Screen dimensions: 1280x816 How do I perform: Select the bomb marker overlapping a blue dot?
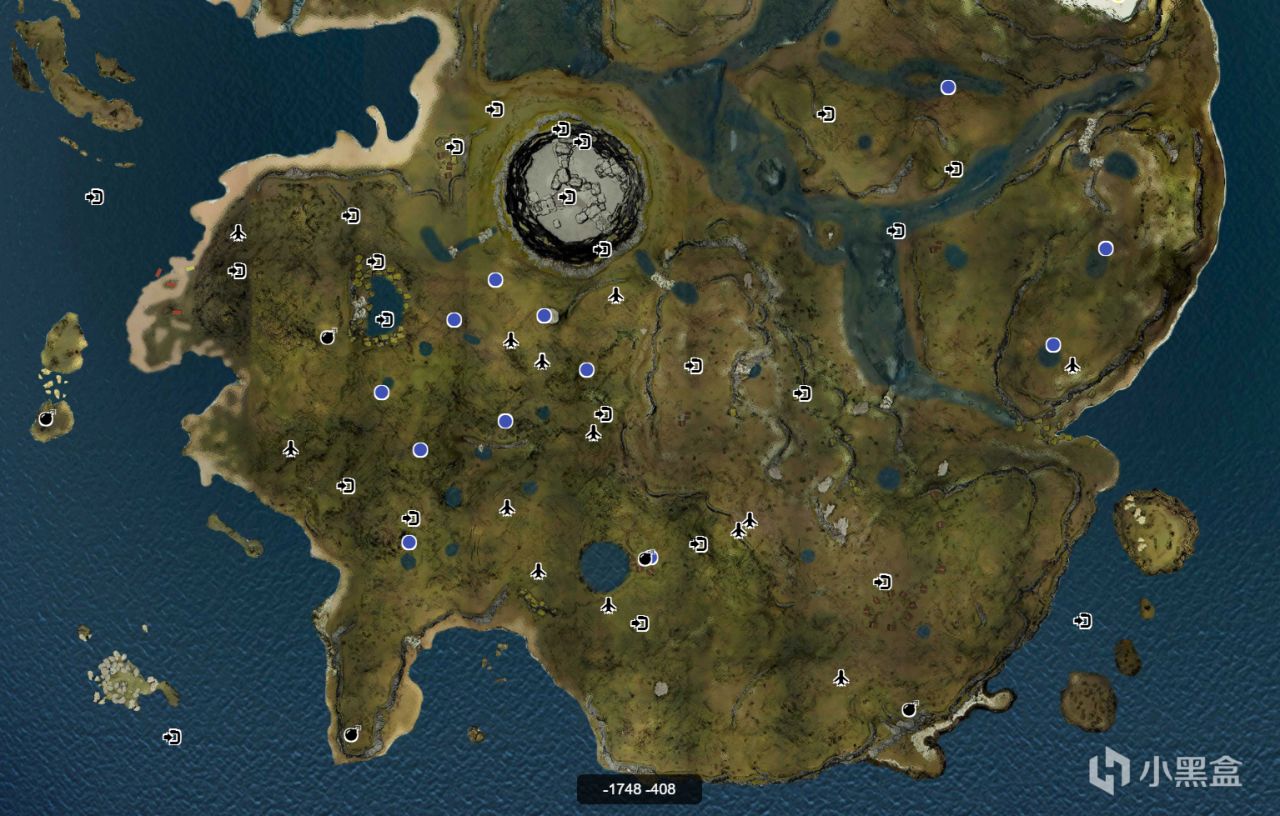click(646, 558)
